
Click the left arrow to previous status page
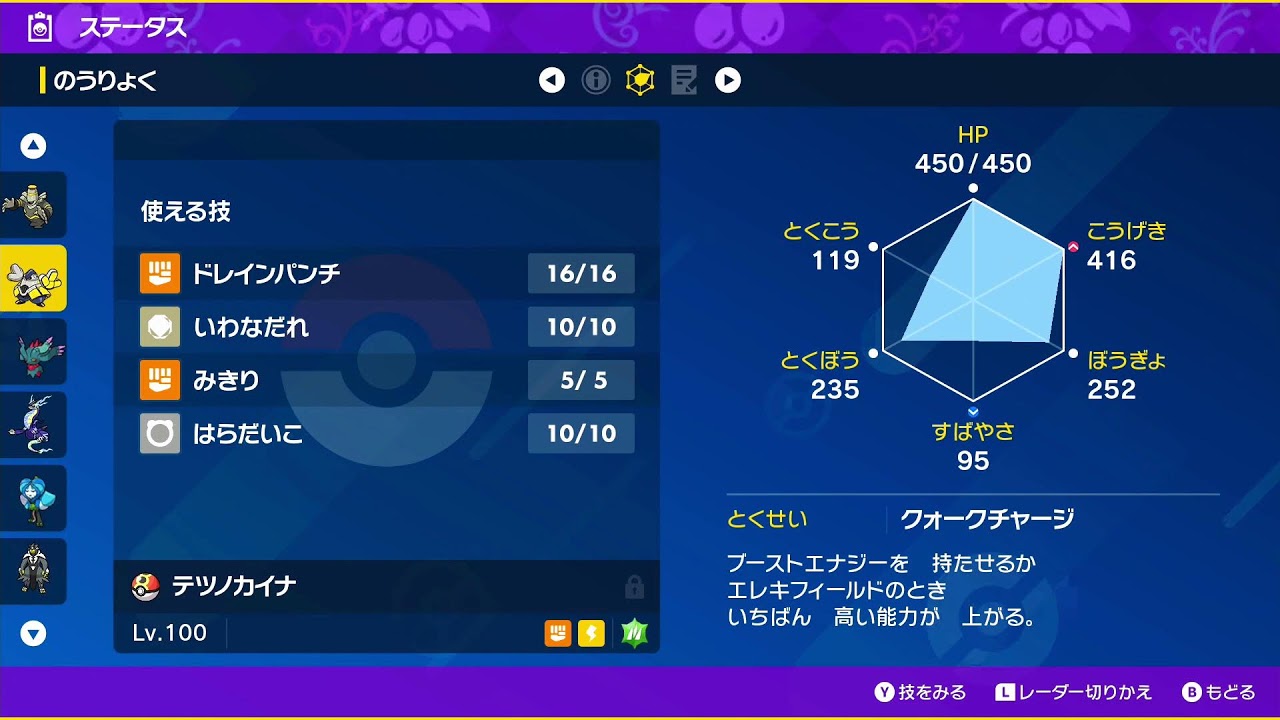(x=553, y=80)
